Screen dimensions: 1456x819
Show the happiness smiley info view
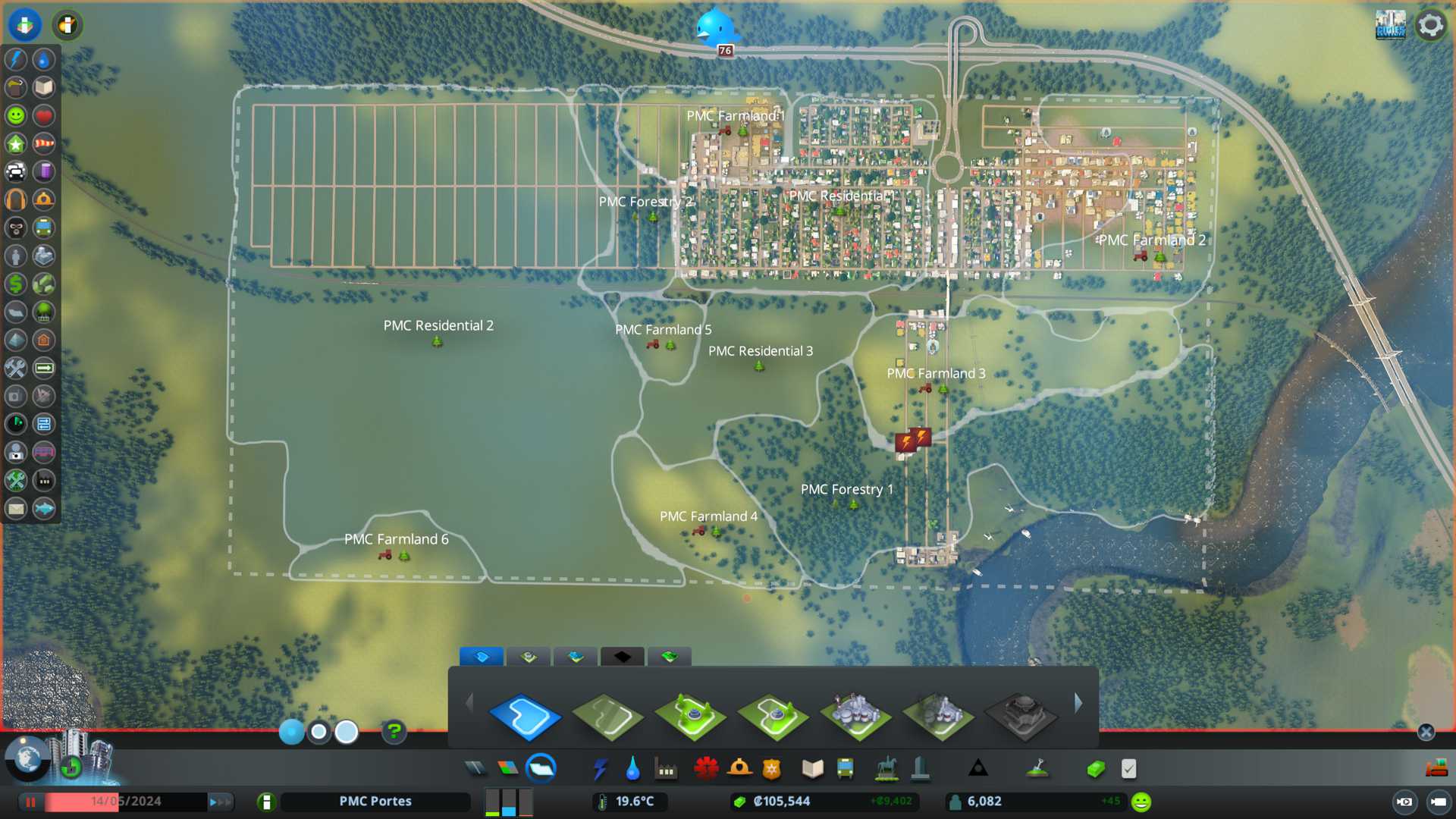click(x=16, y=115)
